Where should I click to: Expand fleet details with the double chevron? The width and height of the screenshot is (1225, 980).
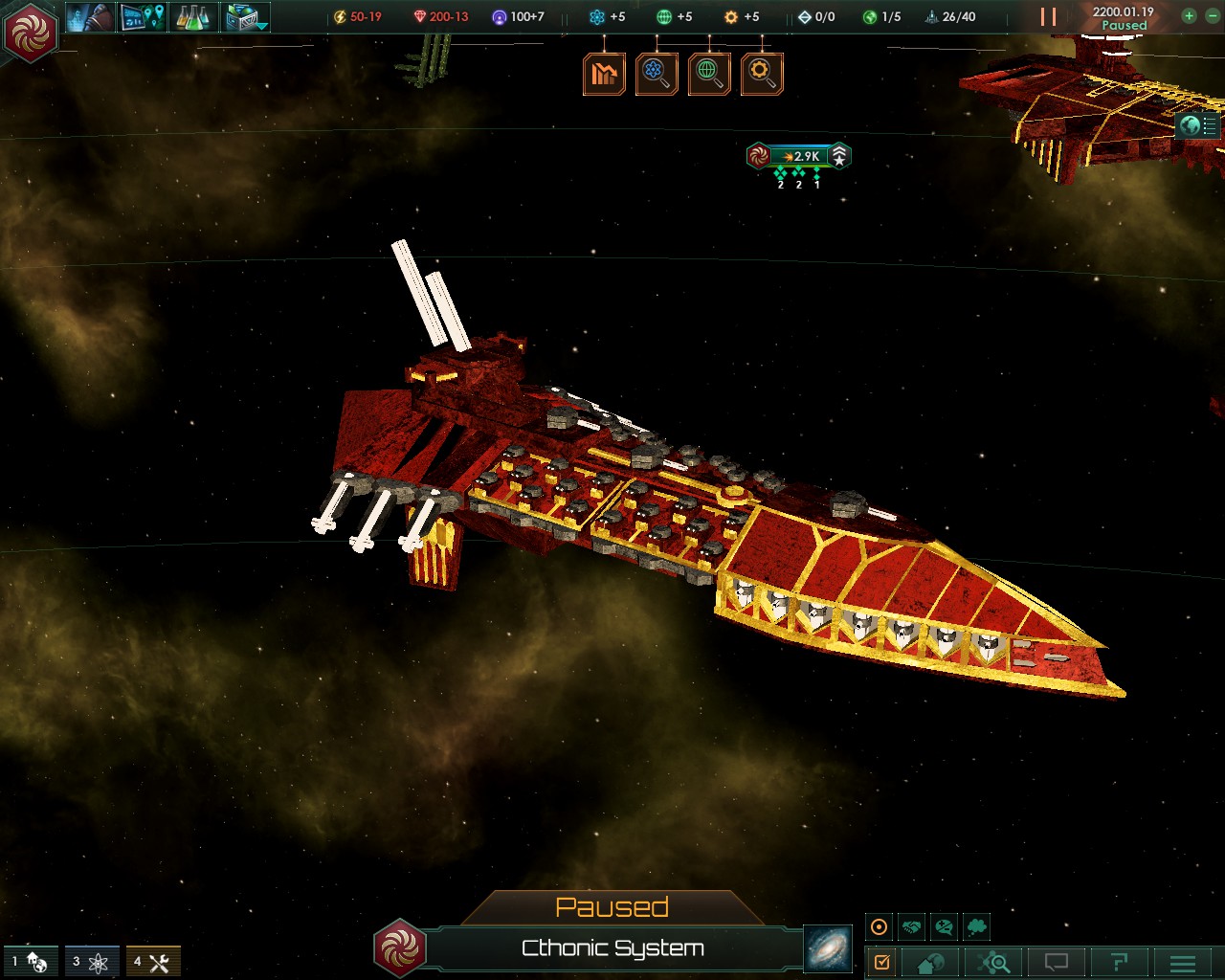click(x=839, y=150)
